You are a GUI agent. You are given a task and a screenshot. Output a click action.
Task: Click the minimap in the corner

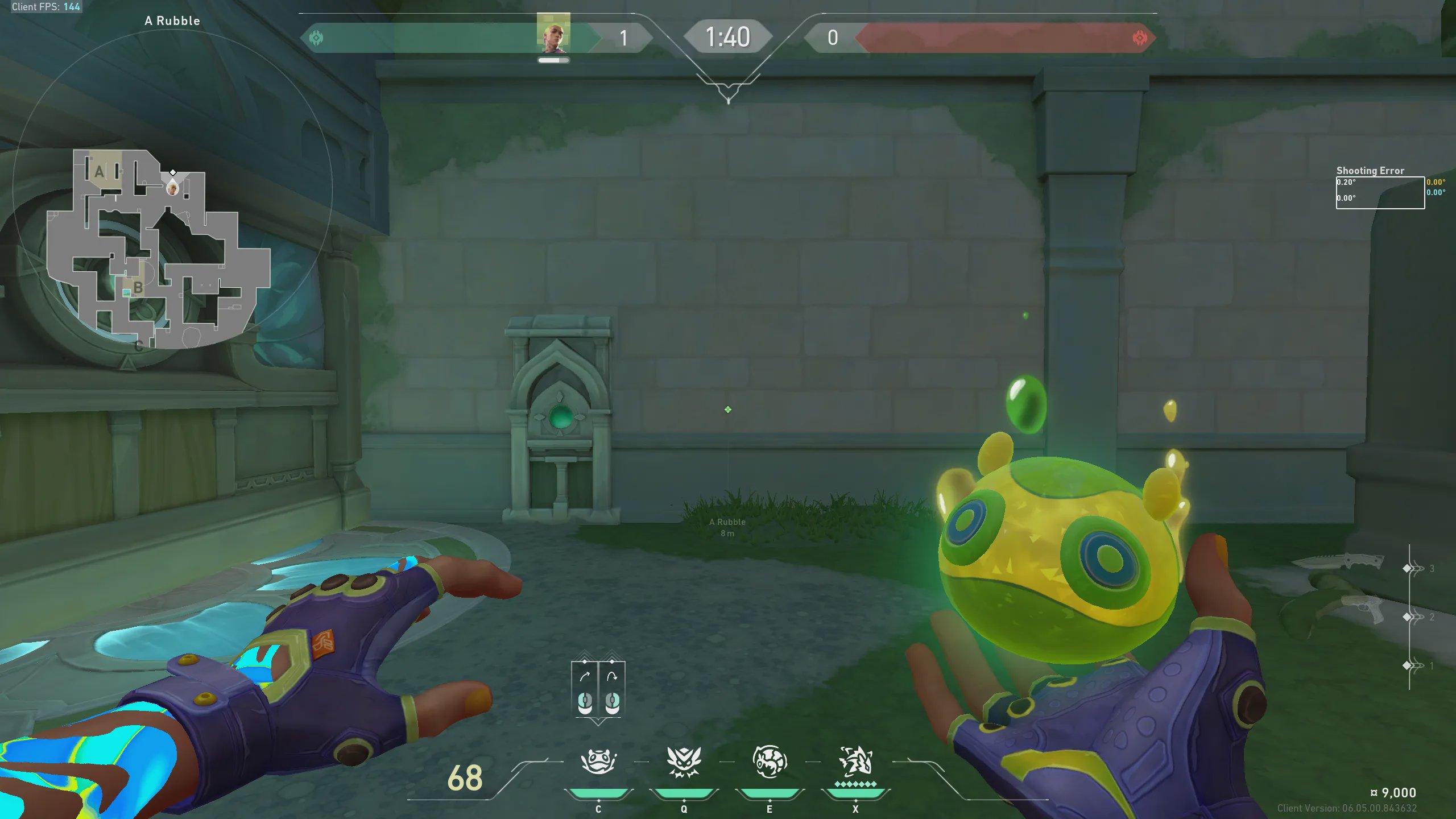pos(158,249)
